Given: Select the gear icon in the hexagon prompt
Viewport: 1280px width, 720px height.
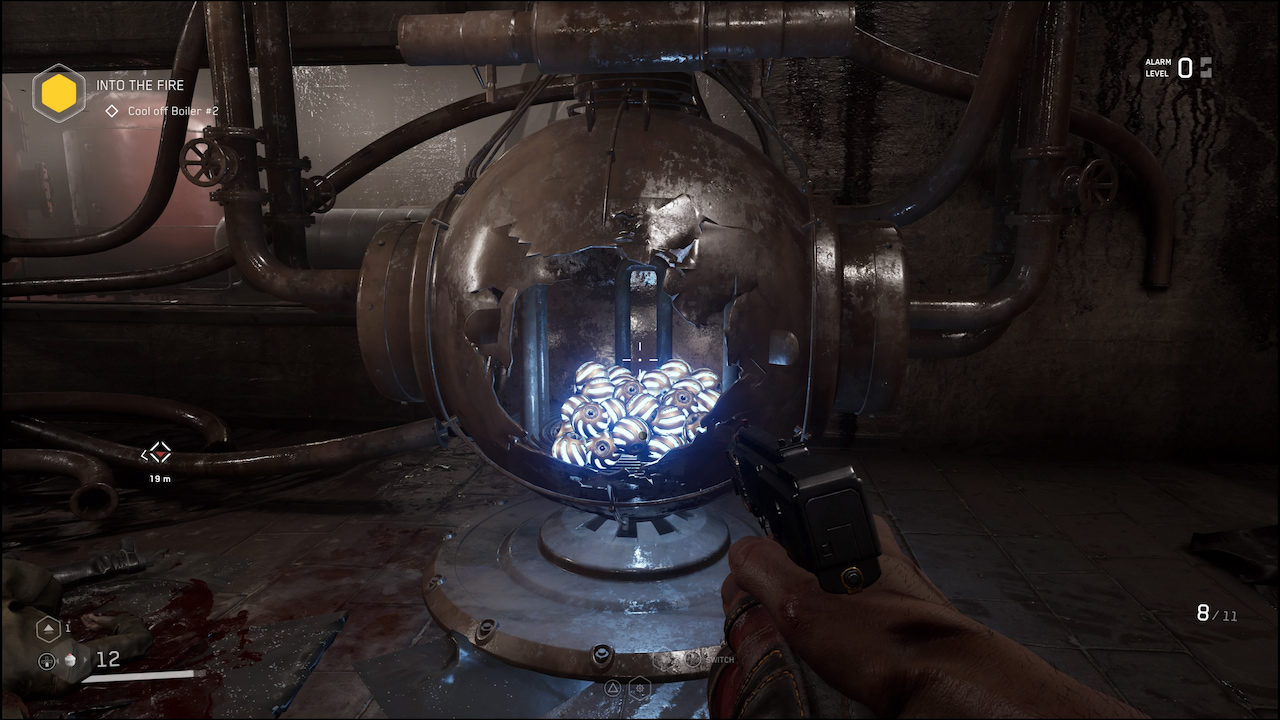Looking at the screenshot, I should (640, 688).
